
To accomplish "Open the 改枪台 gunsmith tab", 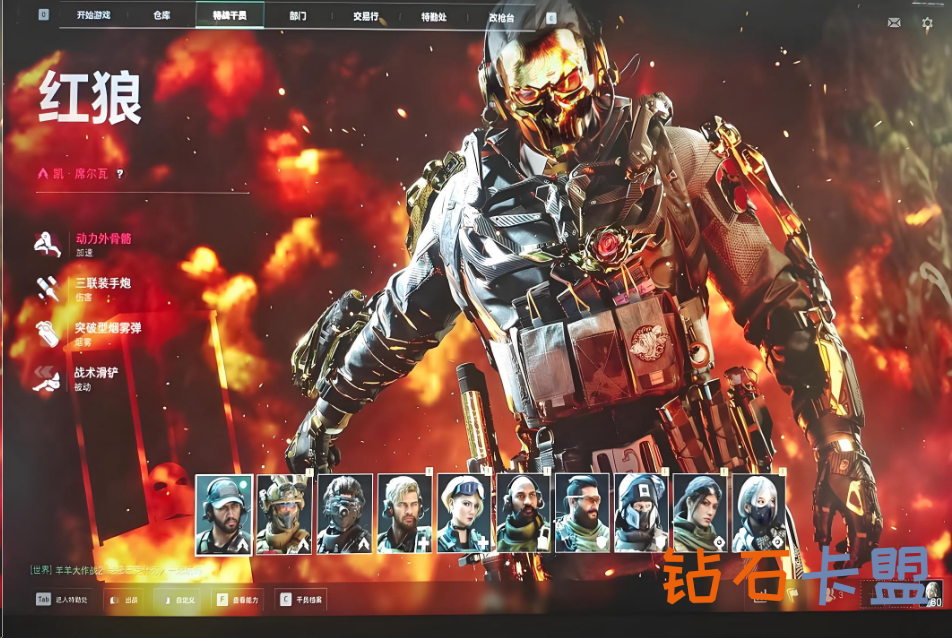I will point(502,16).
